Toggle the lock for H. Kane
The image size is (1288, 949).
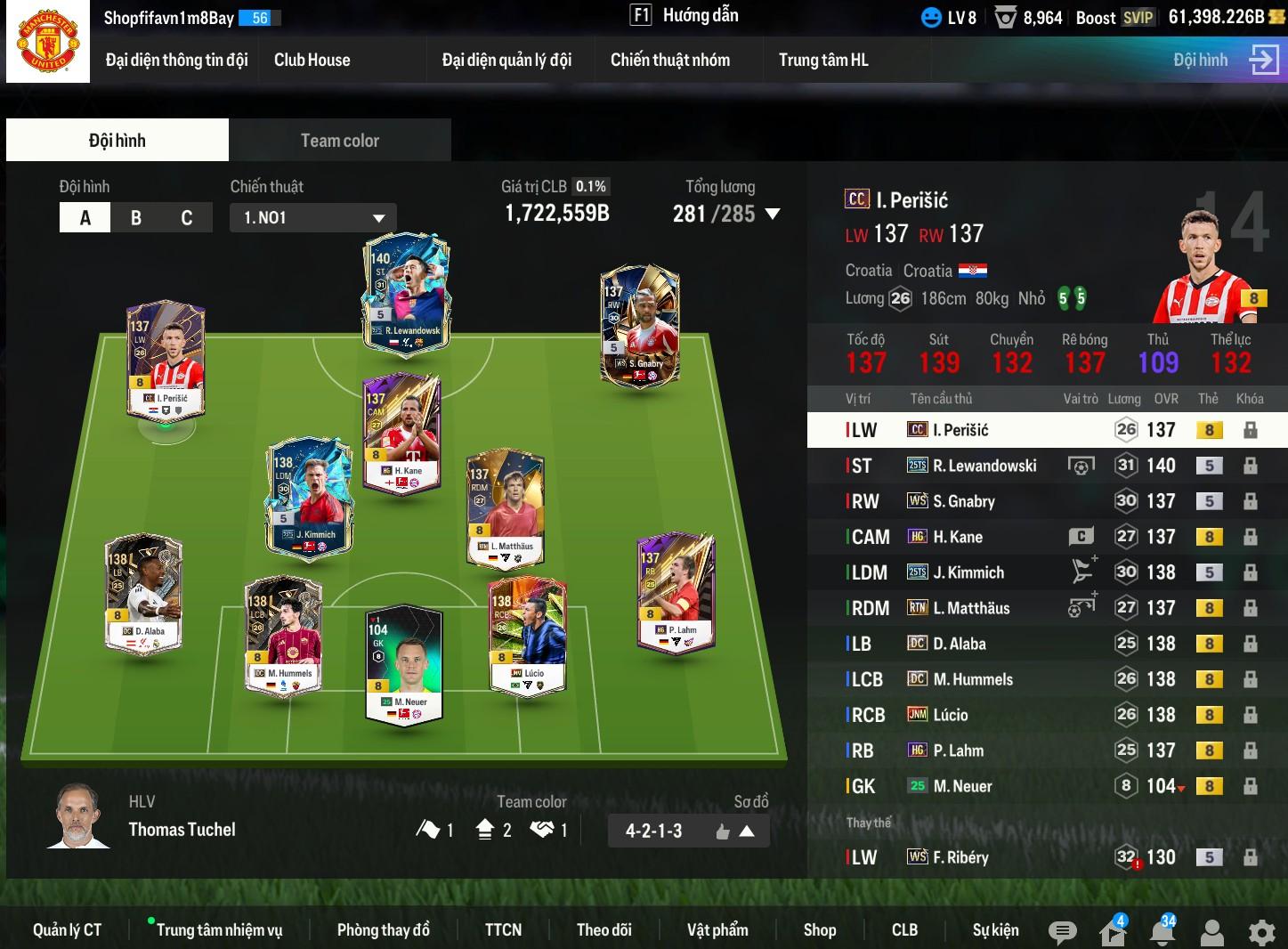coord(1250,537)
